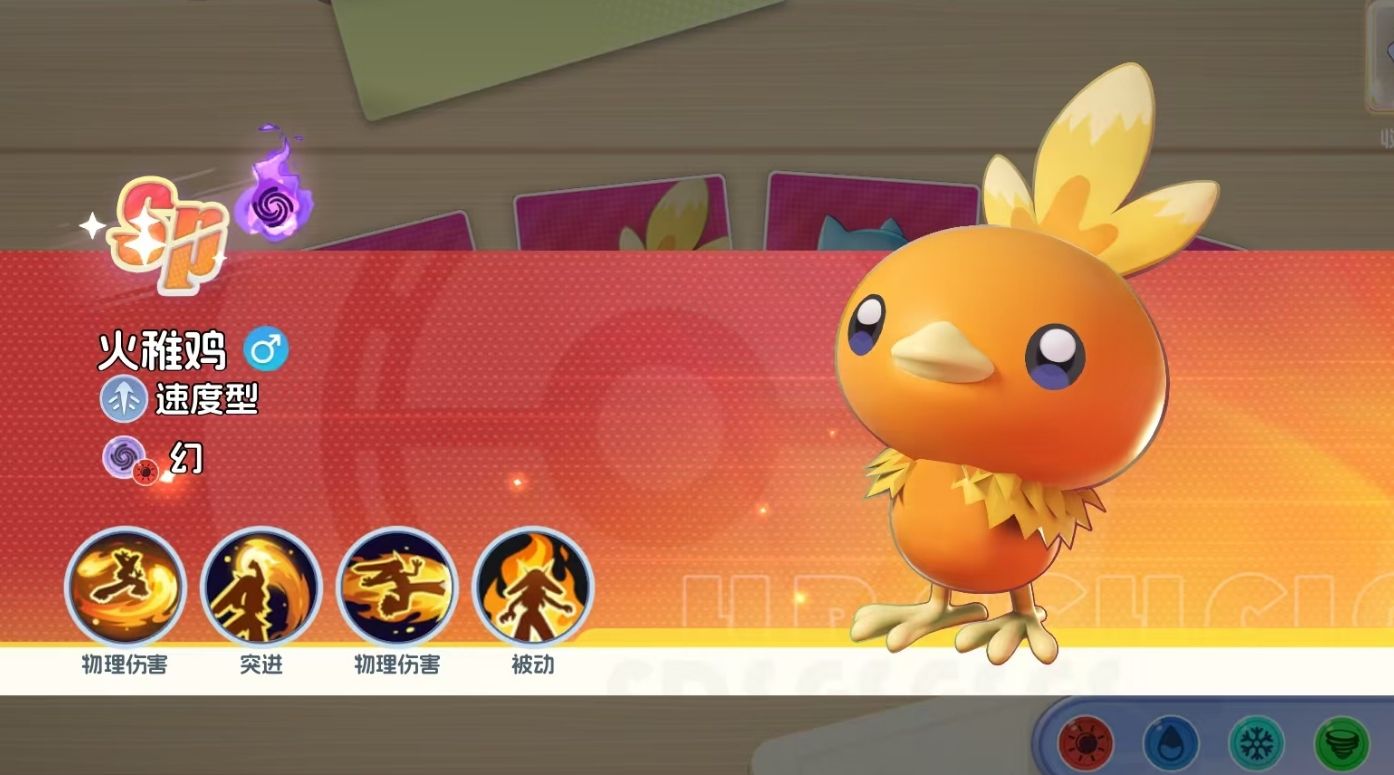View the 被动 passive skill icon
This screenshot has height=775, width=1394.
[x=533, y=587]
